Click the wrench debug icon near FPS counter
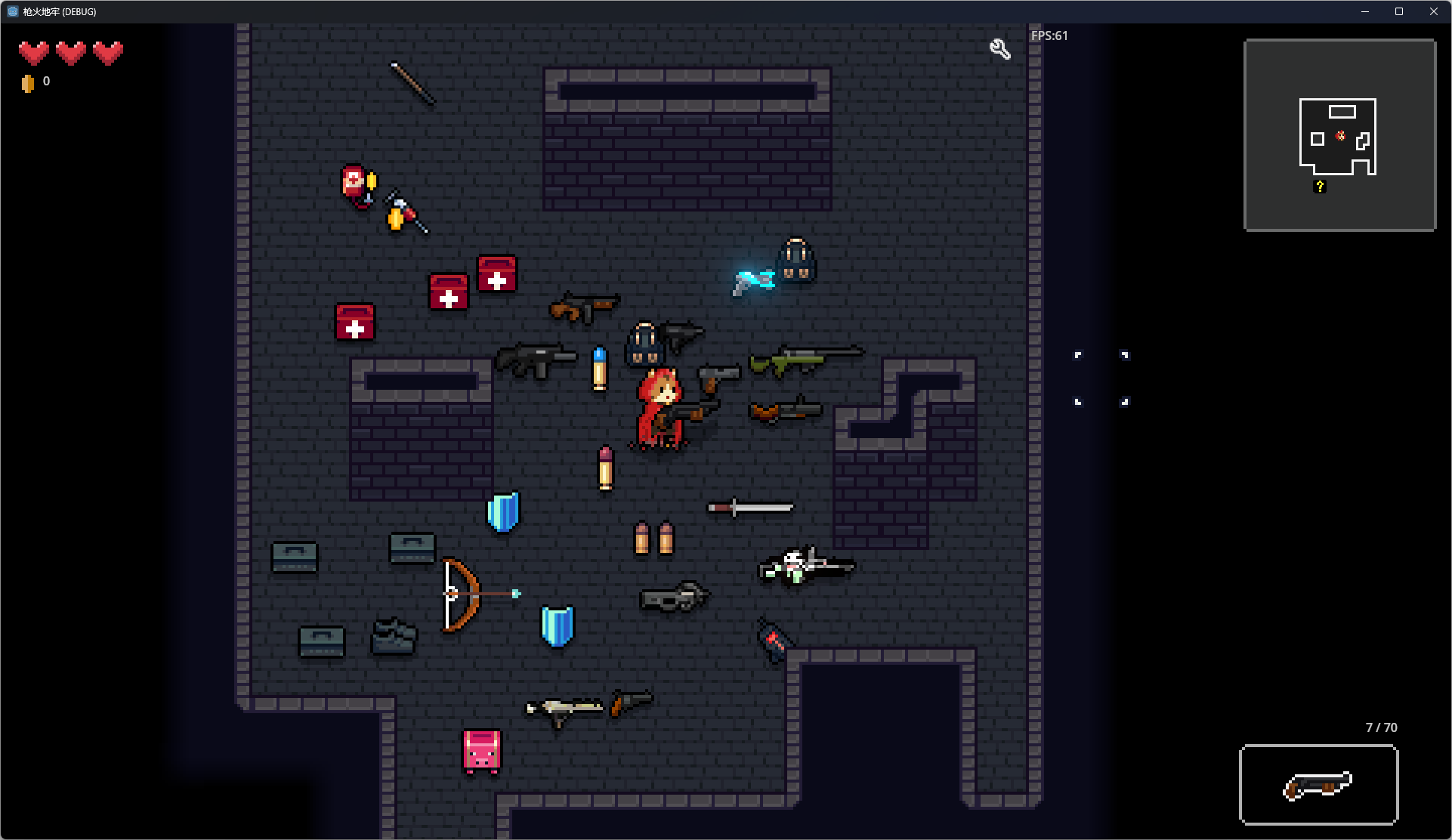Viewport: 1452px width, 840px height. [999, 47]
